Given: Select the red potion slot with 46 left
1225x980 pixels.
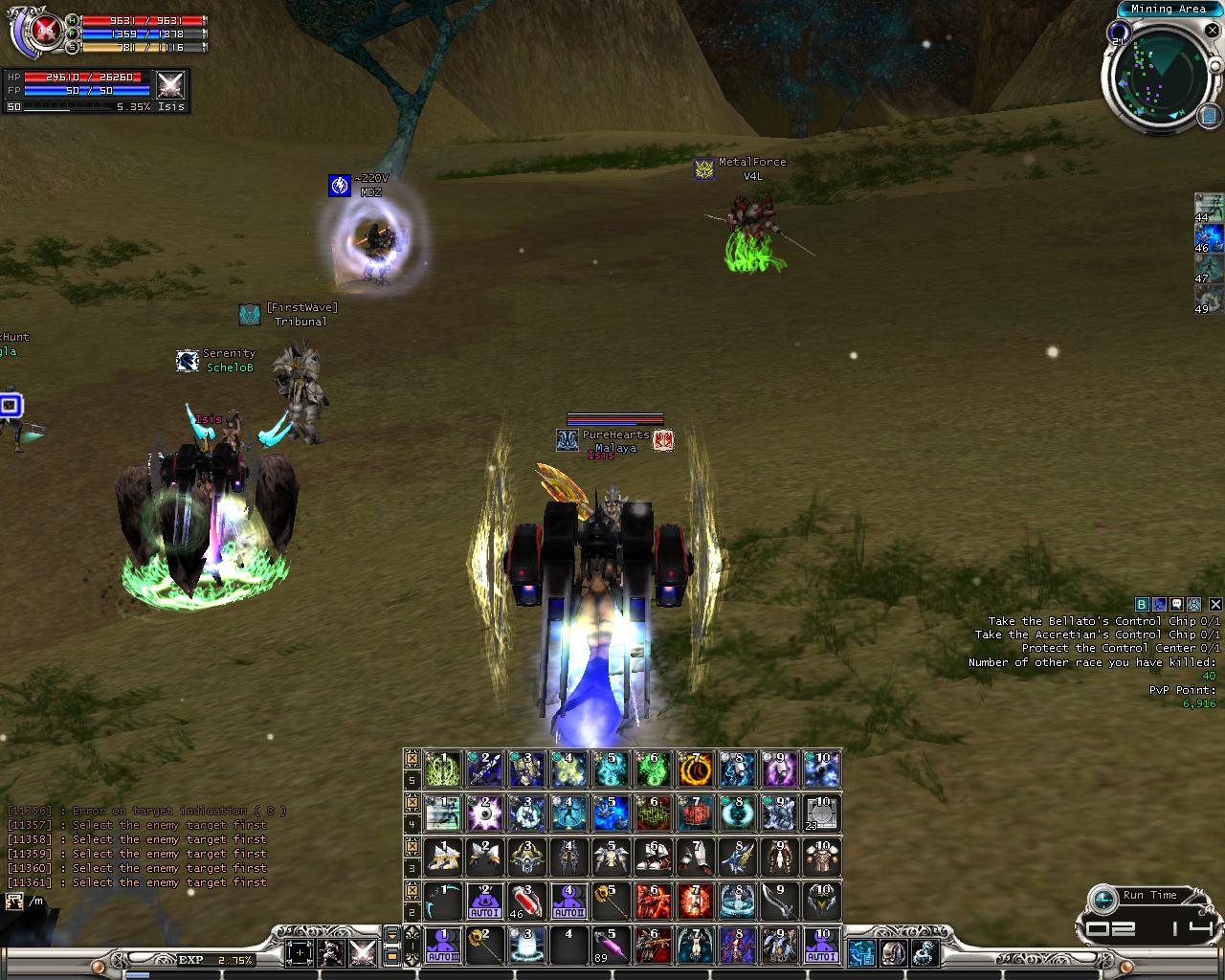Looking at the screenshot, I should [526, 902].
